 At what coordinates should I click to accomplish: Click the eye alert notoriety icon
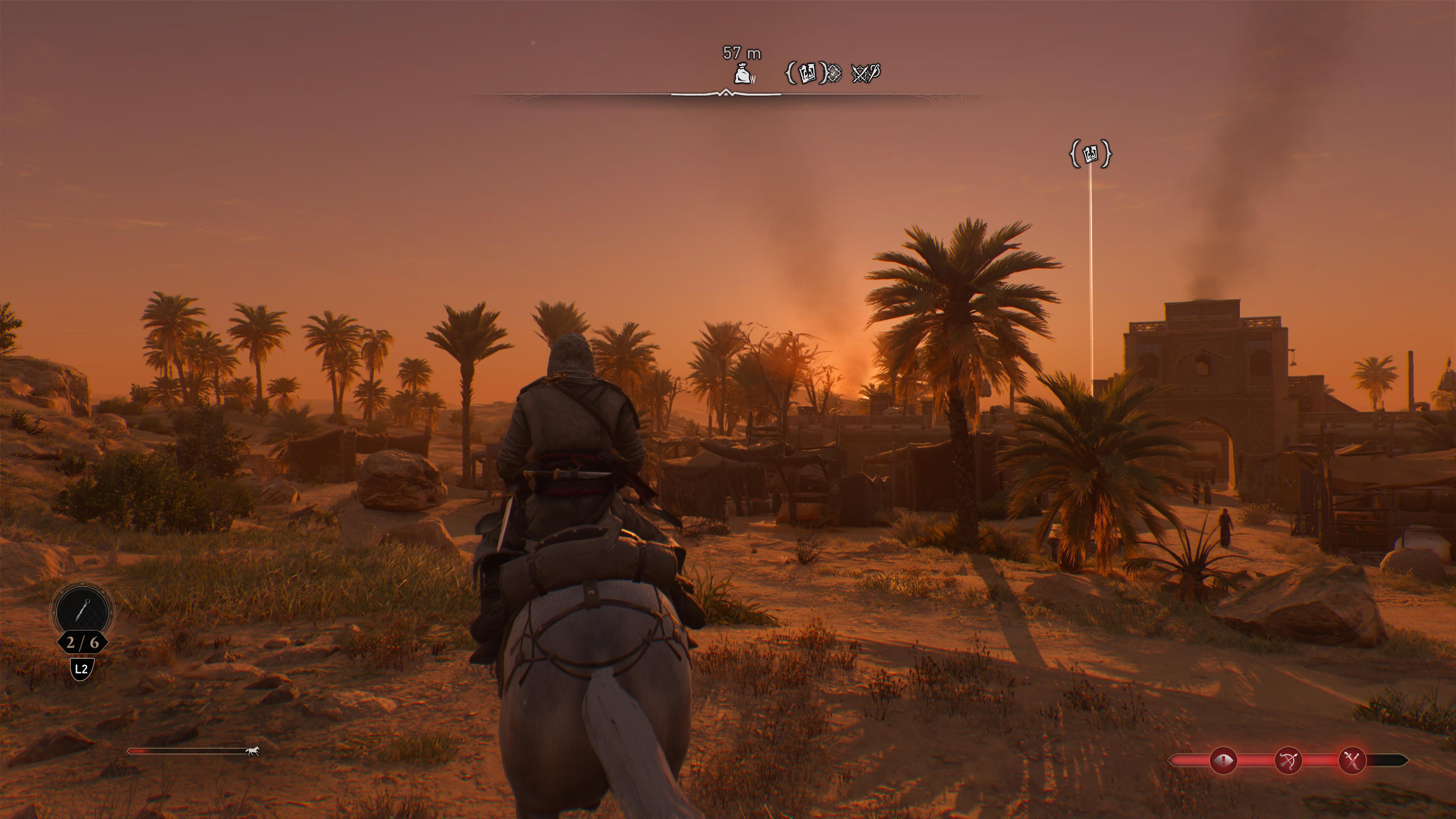coord(1223,761)
